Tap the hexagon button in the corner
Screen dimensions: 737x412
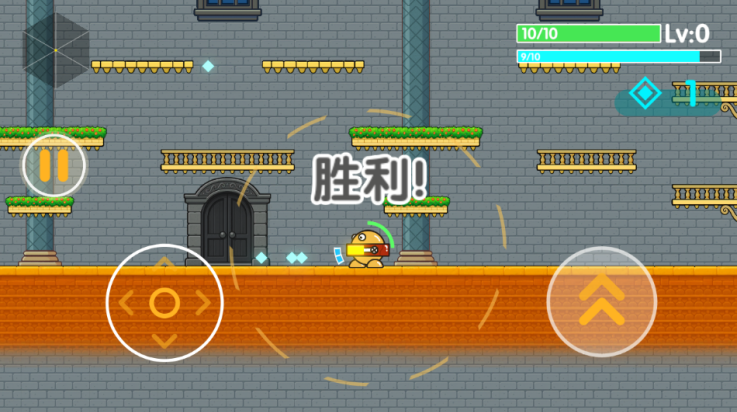coord(56,49)
